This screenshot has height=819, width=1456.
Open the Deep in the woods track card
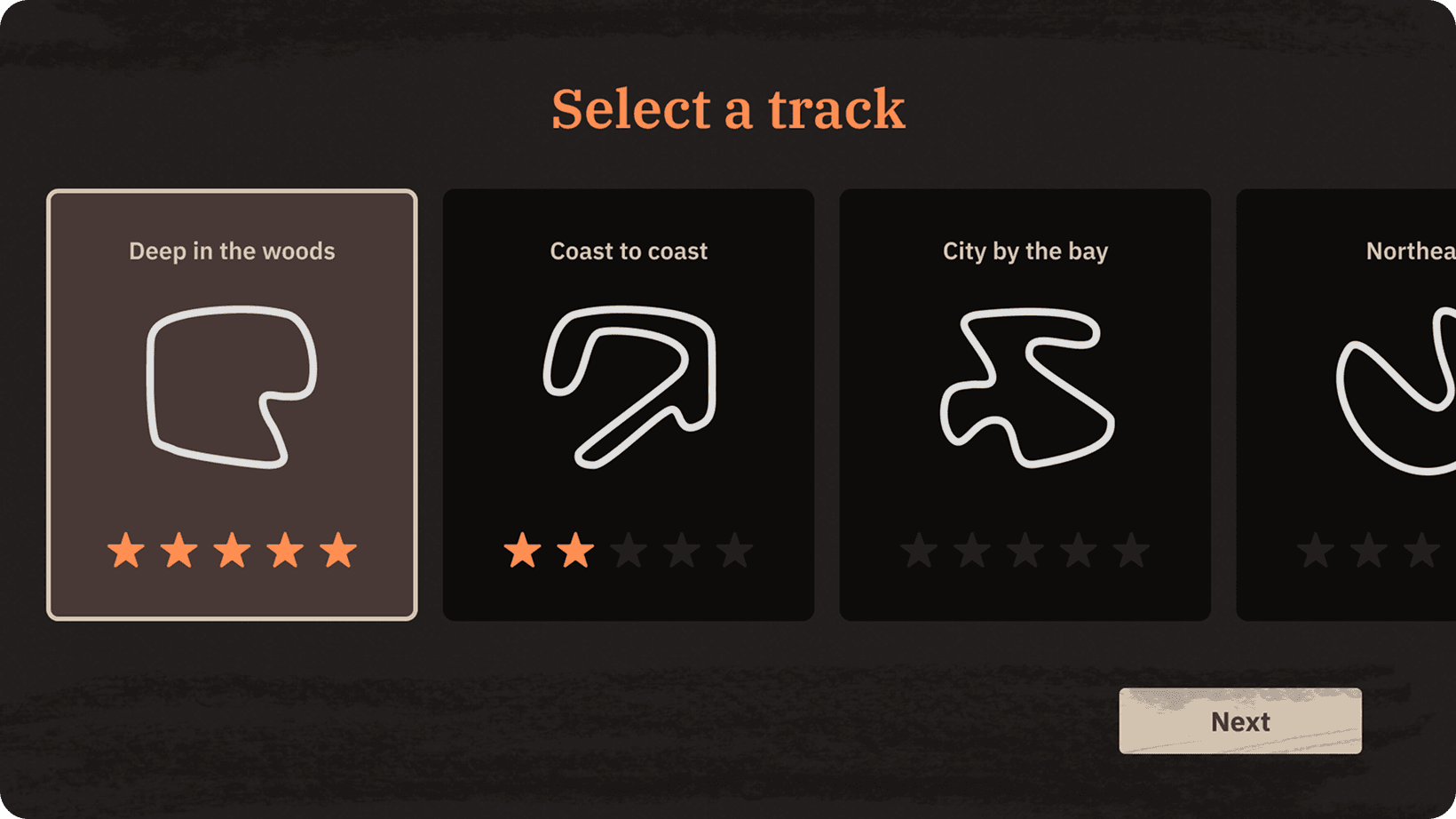tap(232, 404)
